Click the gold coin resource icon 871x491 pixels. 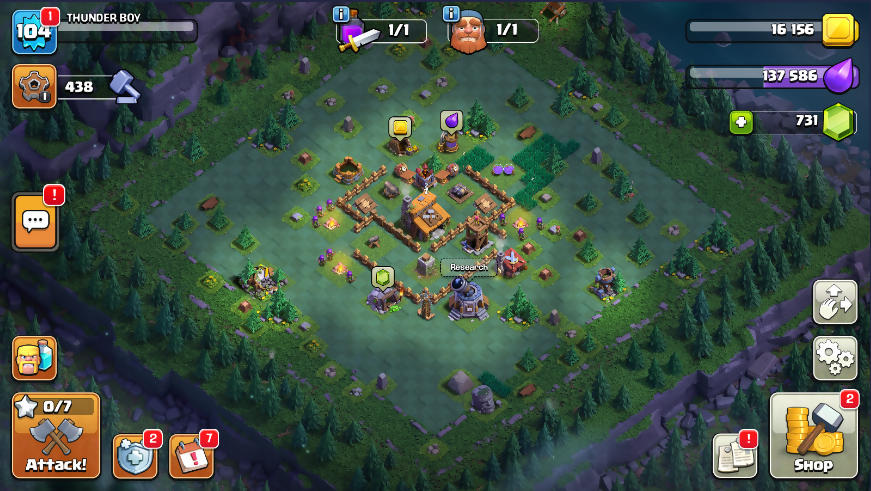point(839,30)
